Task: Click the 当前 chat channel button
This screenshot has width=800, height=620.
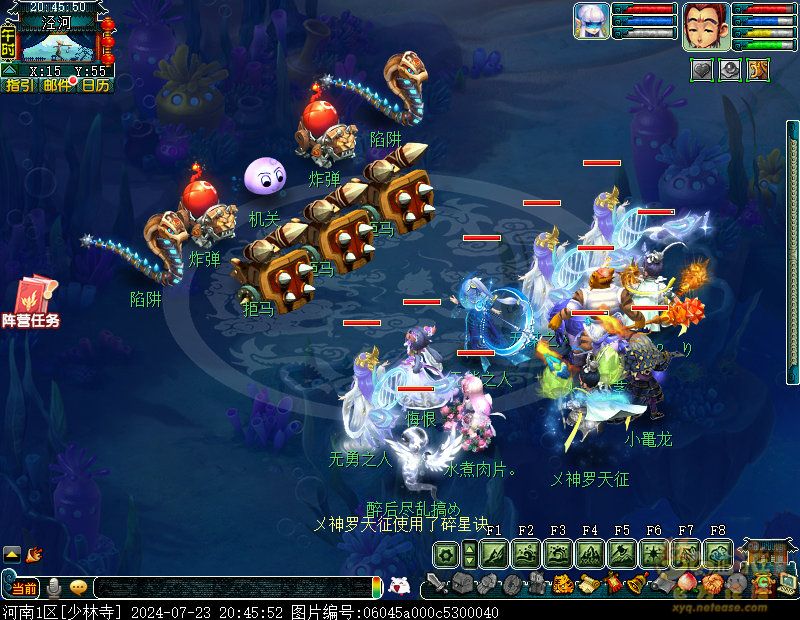Action: (23, 588)
